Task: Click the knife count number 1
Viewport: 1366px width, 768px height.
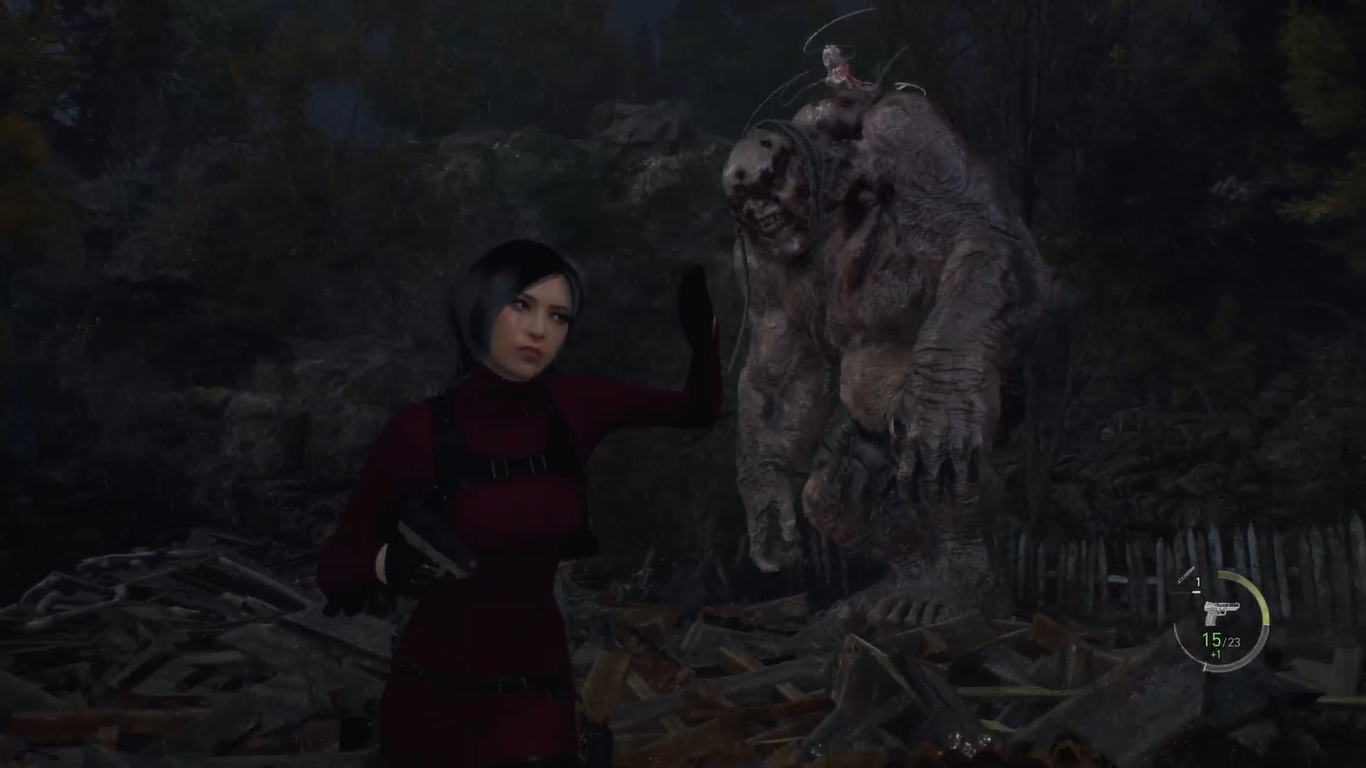Action: click(x=1197, y=581)
